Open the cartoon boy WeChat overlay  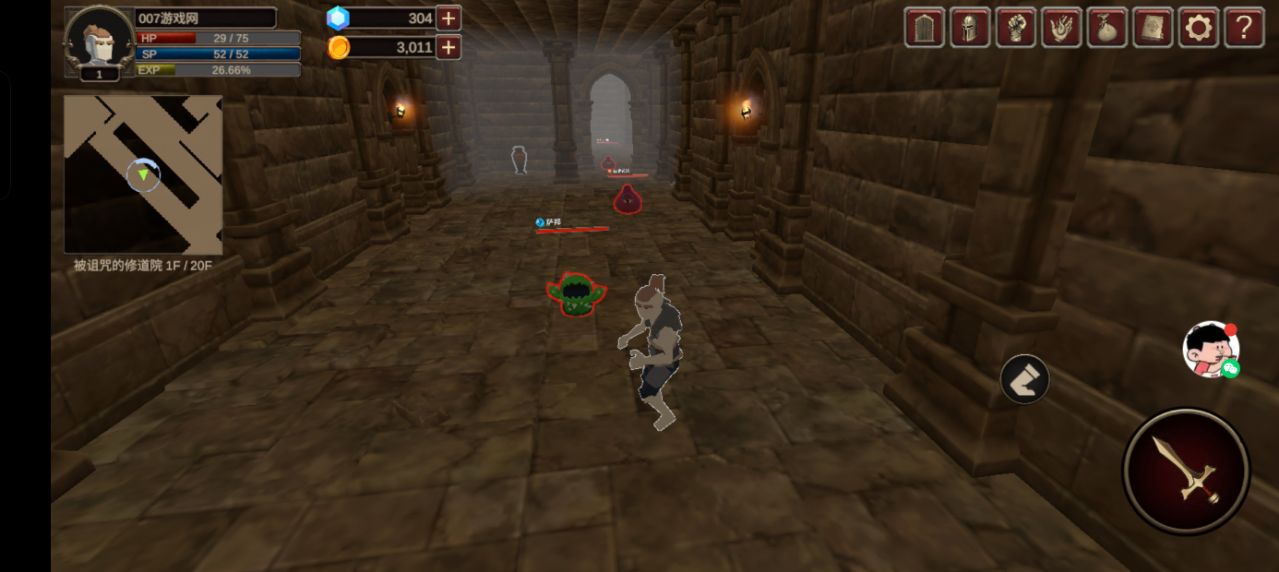click(x=1211, y=350)
